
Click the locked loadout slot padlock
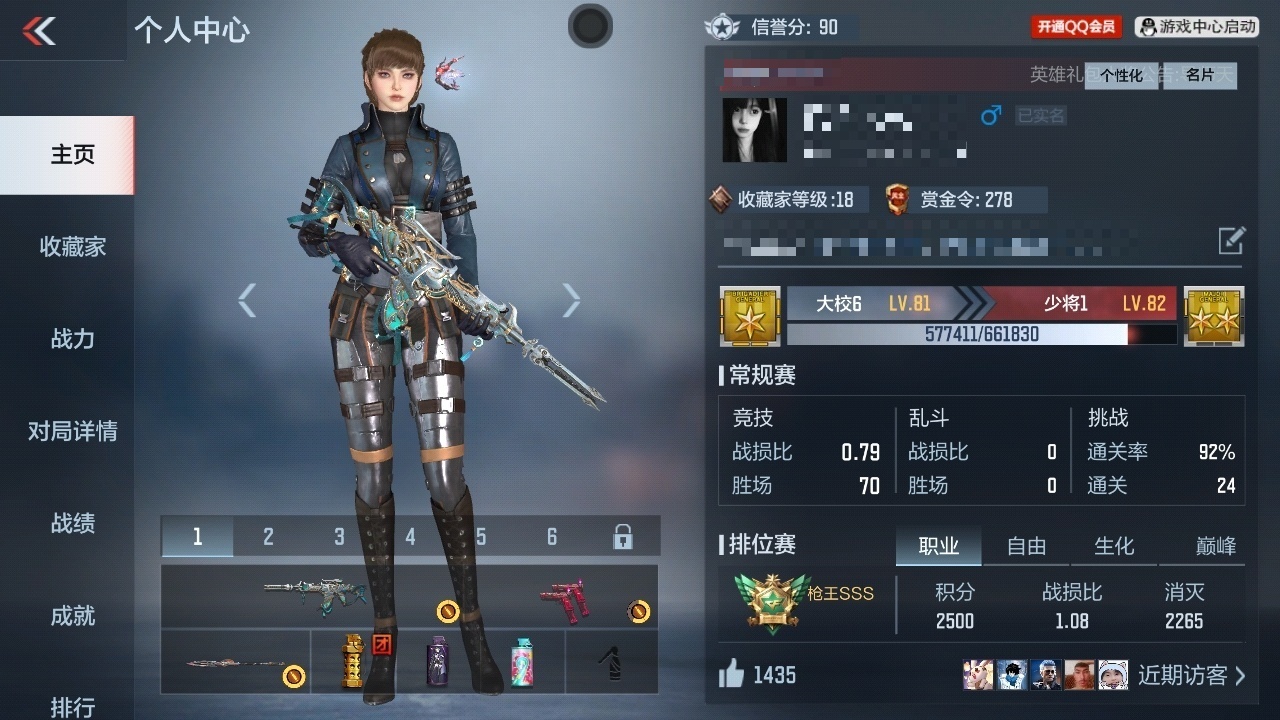(622, 537)
